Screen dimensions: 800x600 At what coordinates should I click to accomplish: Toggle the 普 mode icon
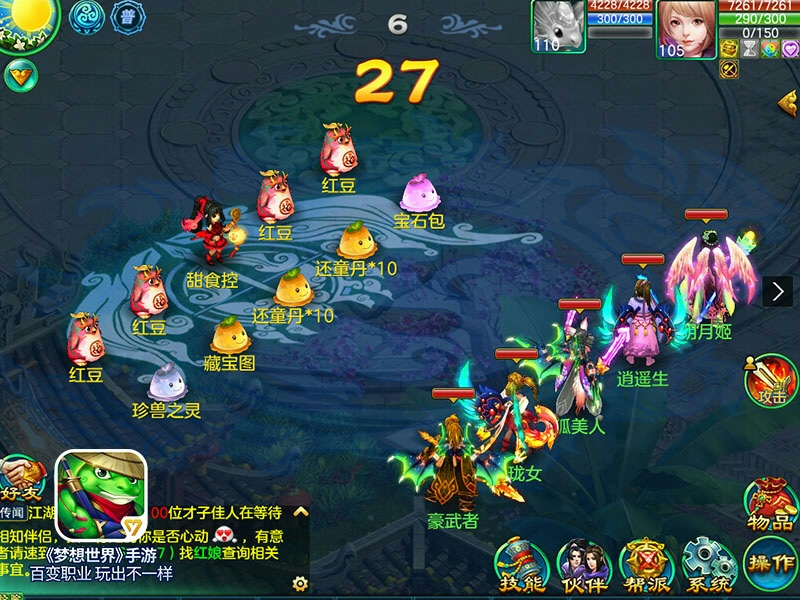[128, 18]
